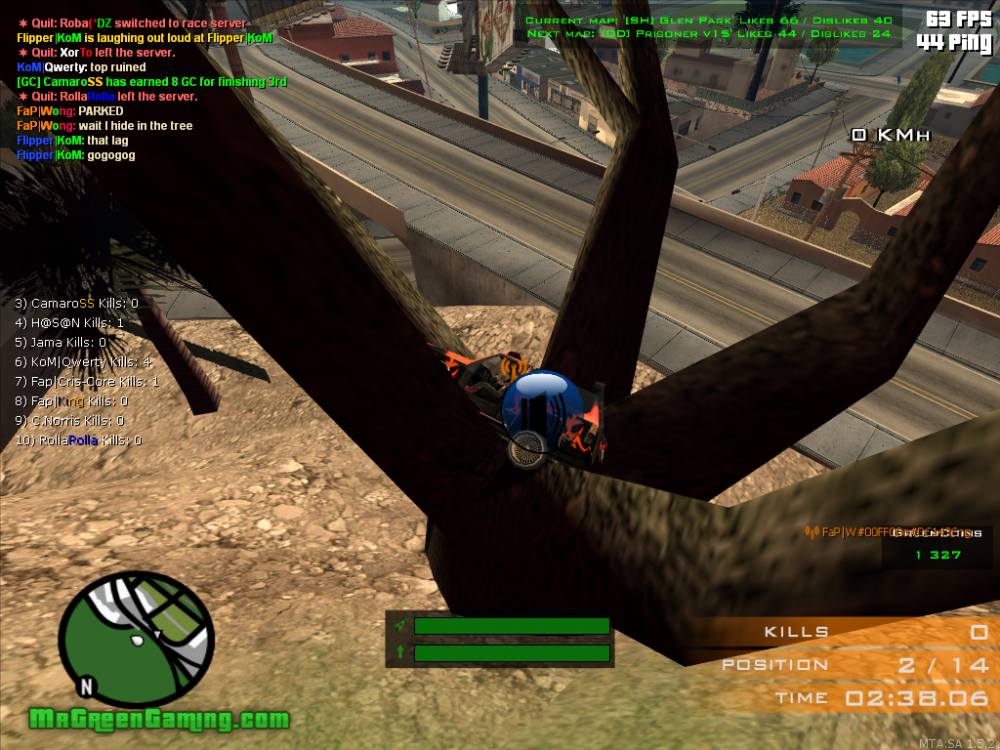
Task: Choose C.Norris in the ranking list
Action: pyautogui.click(x=70, y=421)
